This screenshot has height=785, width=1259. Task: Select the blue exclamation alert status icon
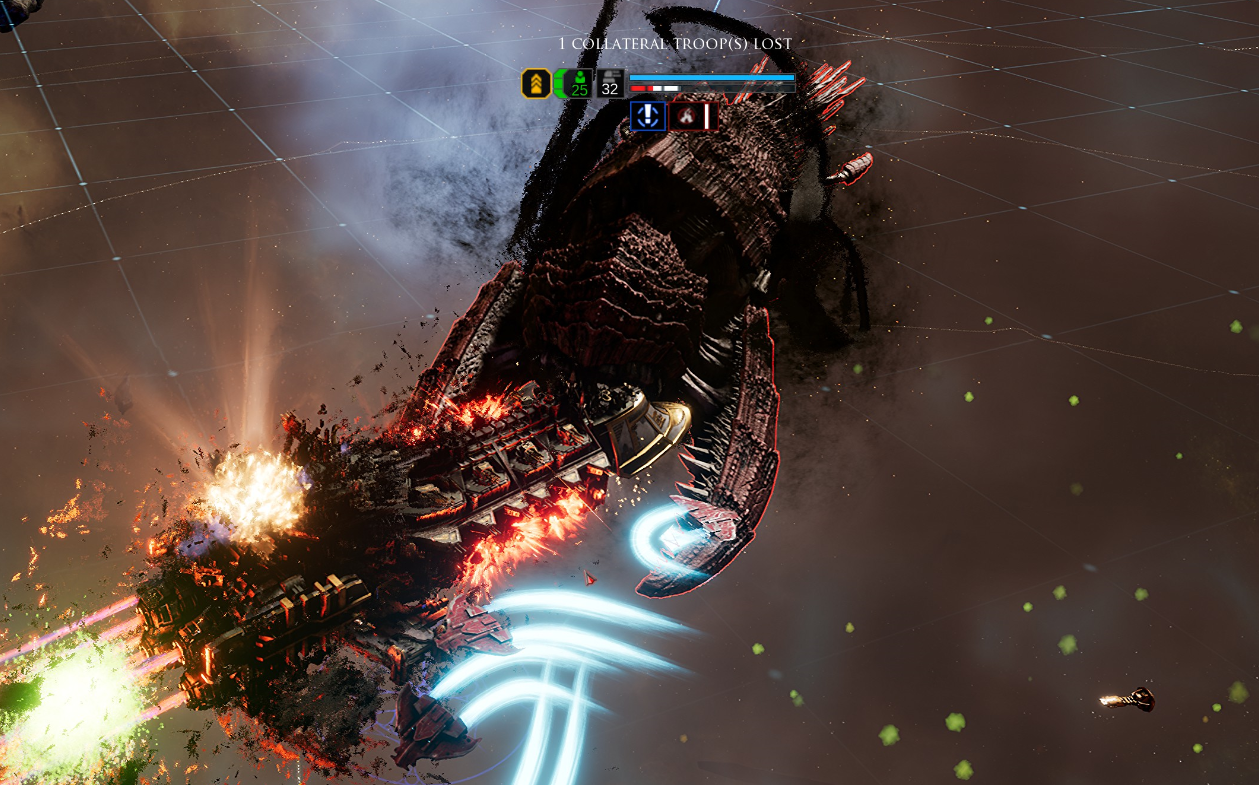tap(648, 116)
